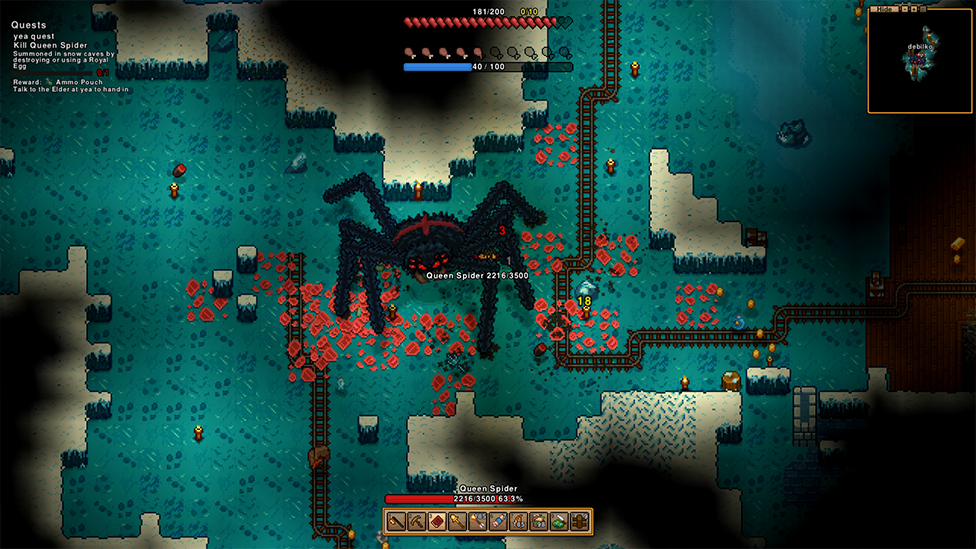The width and height of the screenshot is (976, 549).
Task: Select the golden shovel hotbar slot
Action: point(457,522)
